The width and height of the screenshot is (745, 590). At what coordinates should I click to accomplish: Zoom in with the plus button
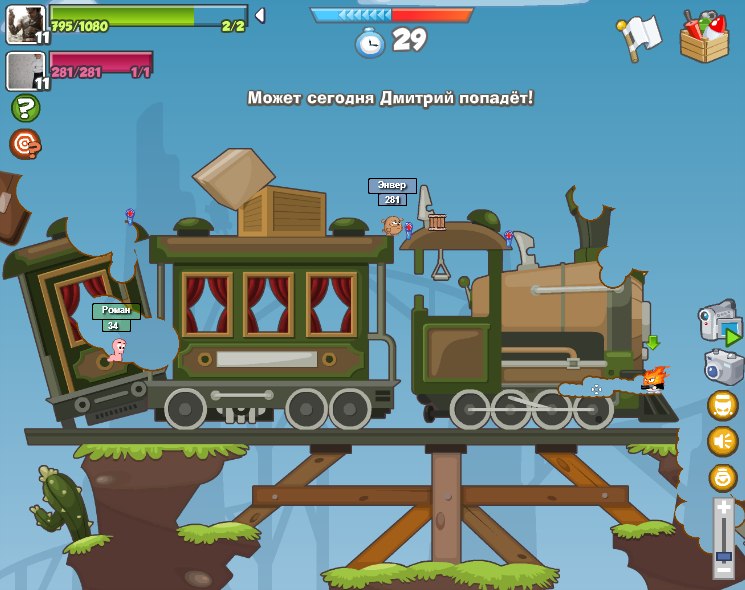724,508
